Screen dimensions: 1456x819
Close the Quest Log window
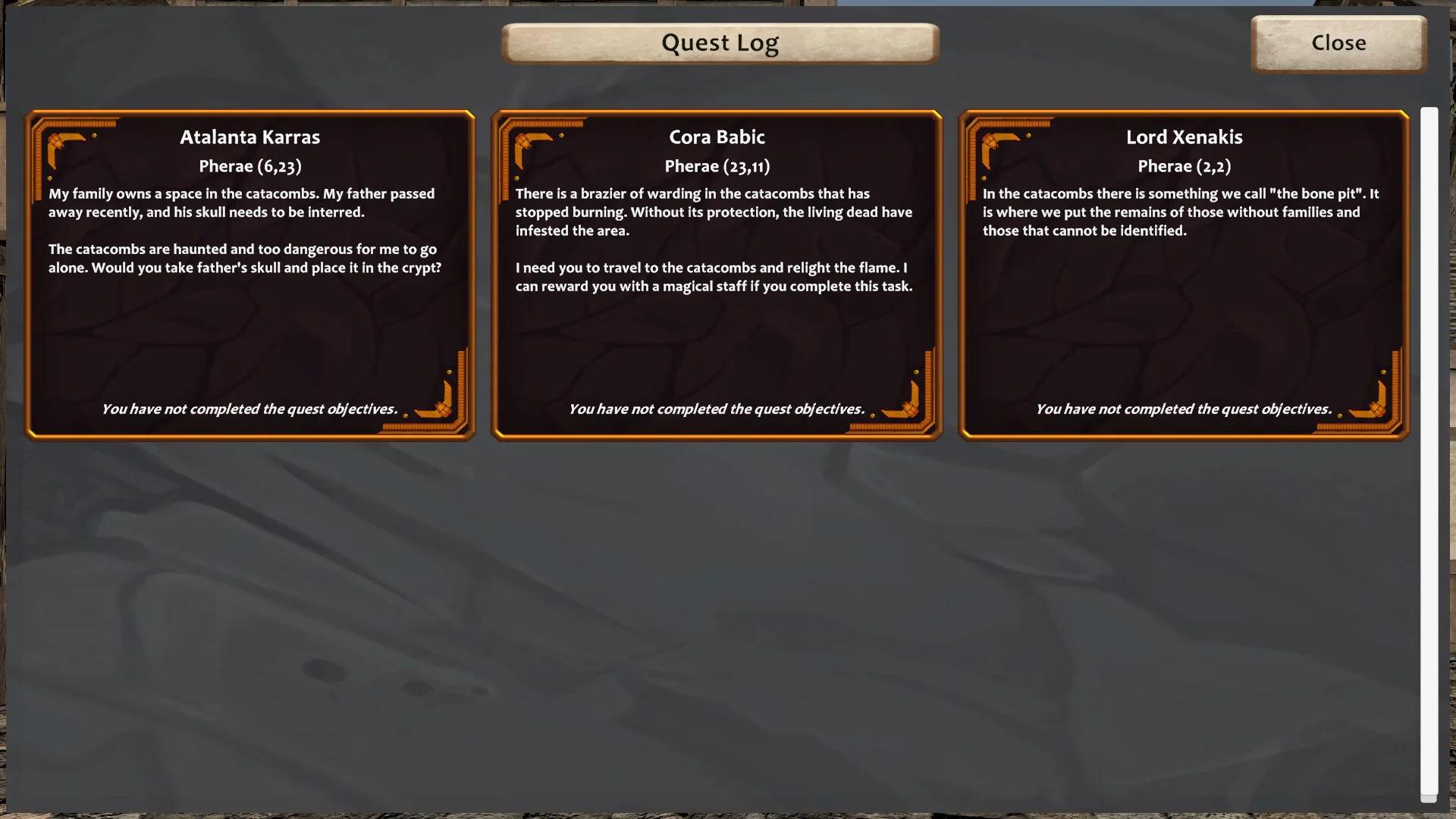(x=1338, y=43)
